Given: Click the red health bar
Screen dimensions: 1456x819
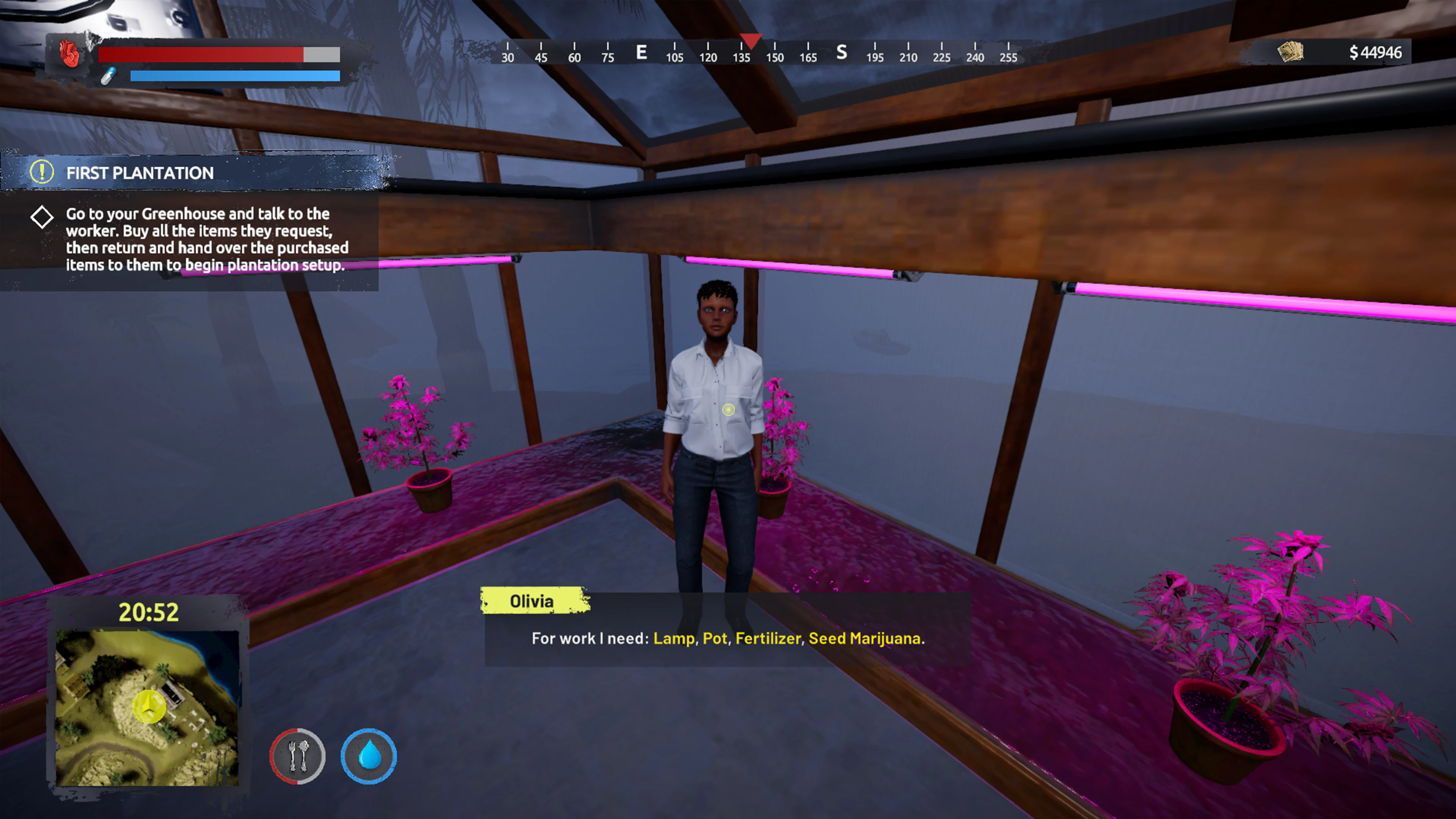Looking at the screenshot, I should coord(201,55).
